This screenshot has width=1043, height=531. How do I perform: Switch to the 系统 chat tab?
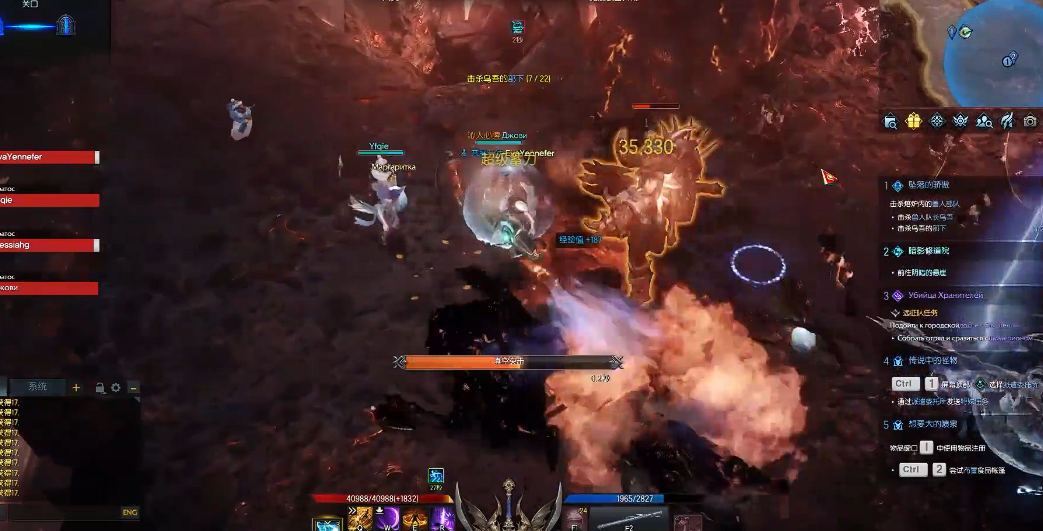pos(37,387)
